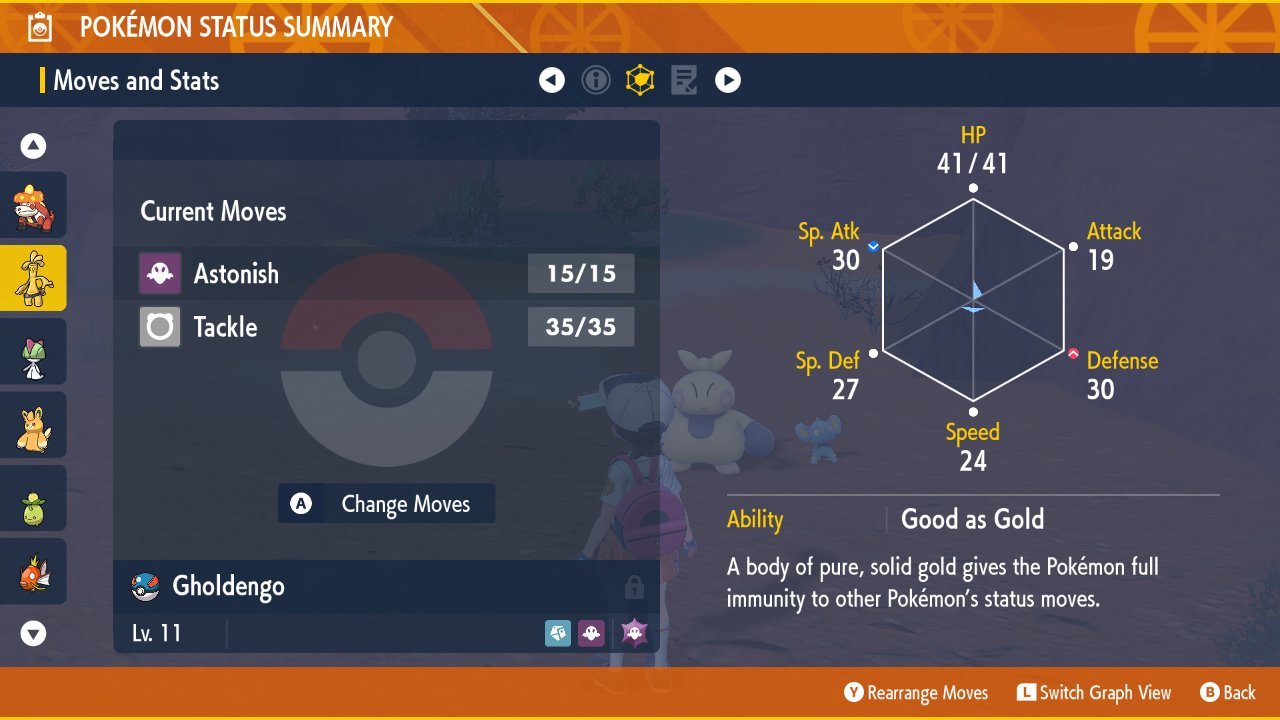Advance to the next summary page arrow
The image size is (1280, 720).
pyautogui.click(x=727, y=80)
